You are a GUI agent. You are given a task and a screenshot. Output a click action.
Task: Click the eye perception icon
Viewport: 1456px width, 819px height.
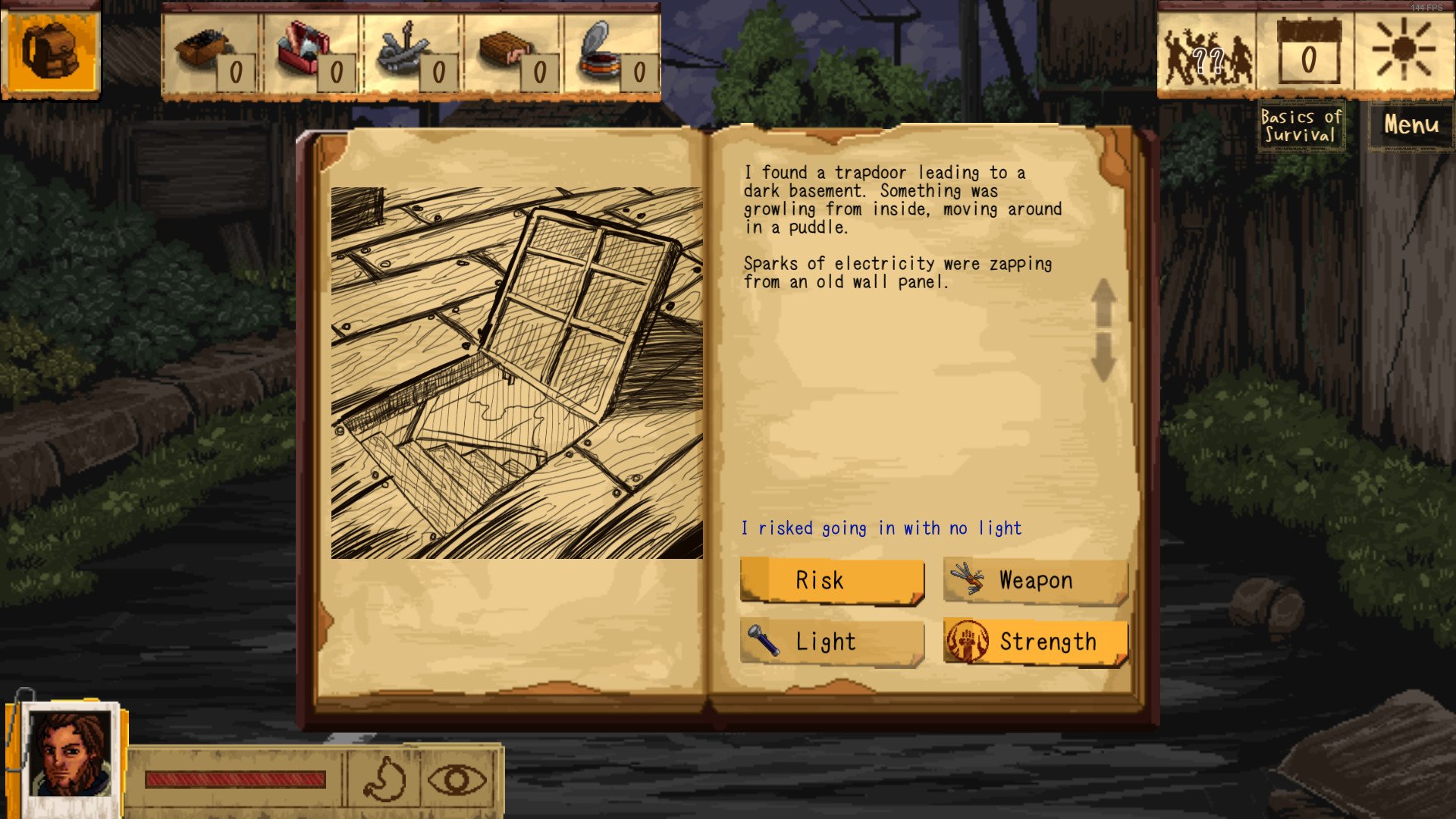(457, 780)
